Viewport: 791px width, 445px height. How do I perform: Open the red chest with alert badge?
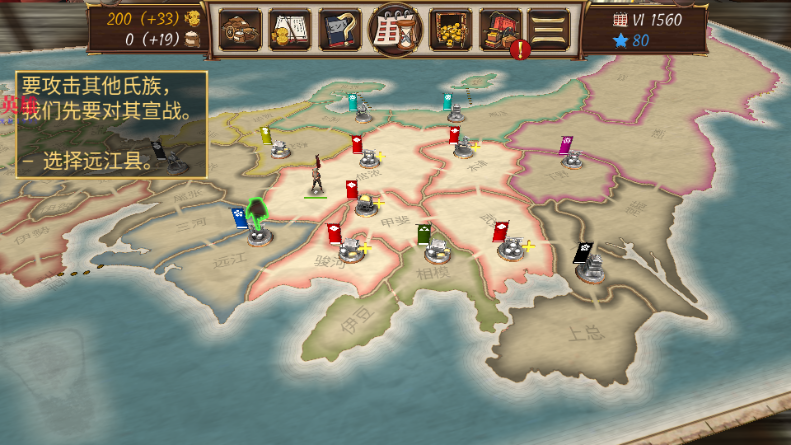coord(500,30)
